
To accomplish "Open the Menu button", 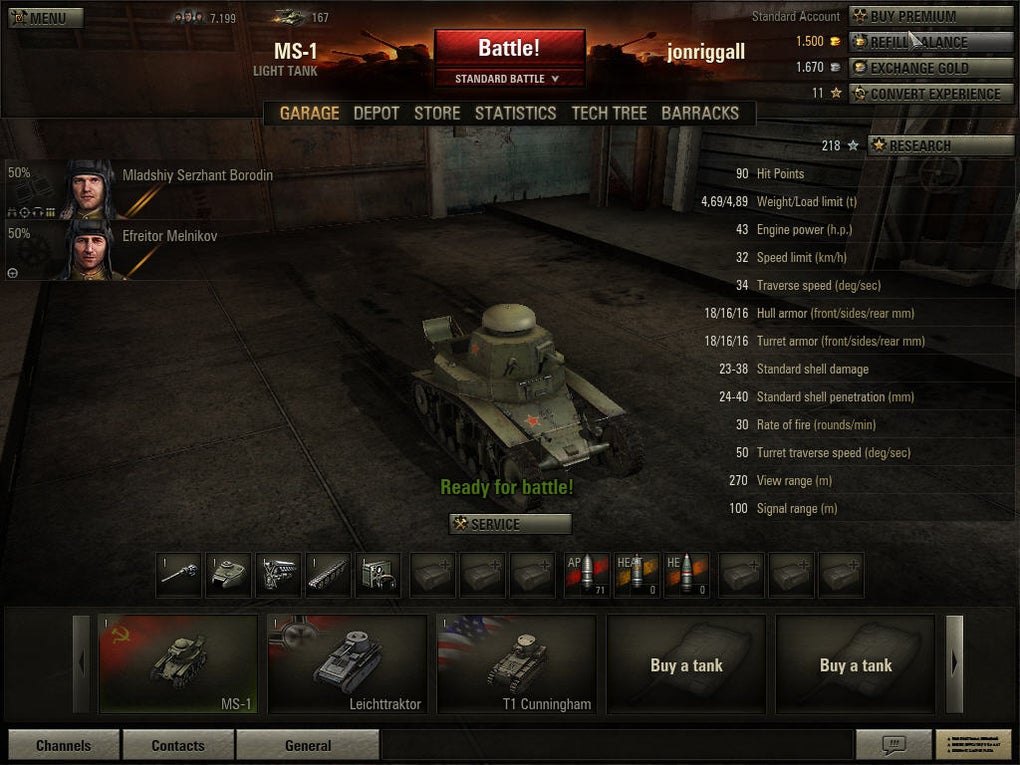I will point(46,18).
